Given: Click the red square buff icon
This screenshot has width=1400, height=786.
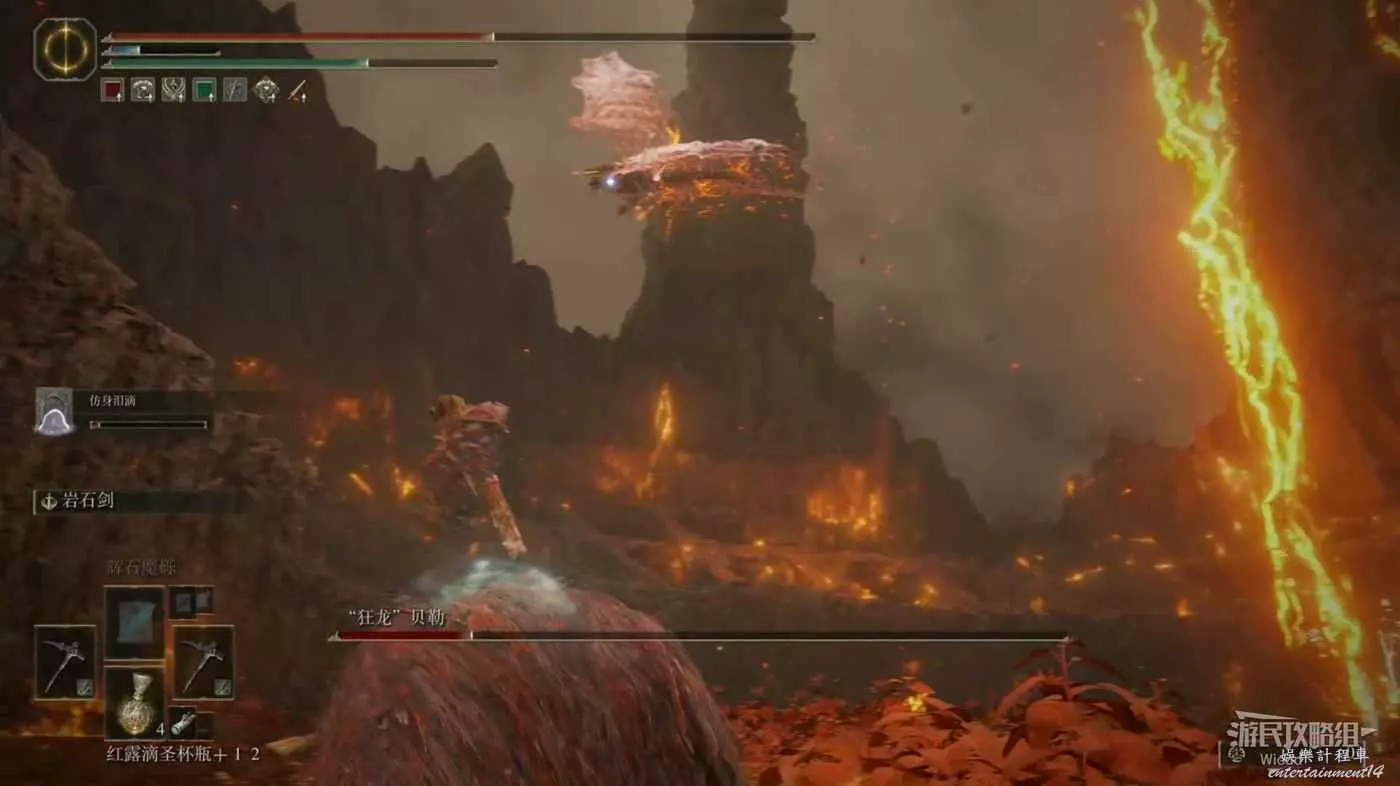Looking at the screenshot, I should [x=112, y=90].
